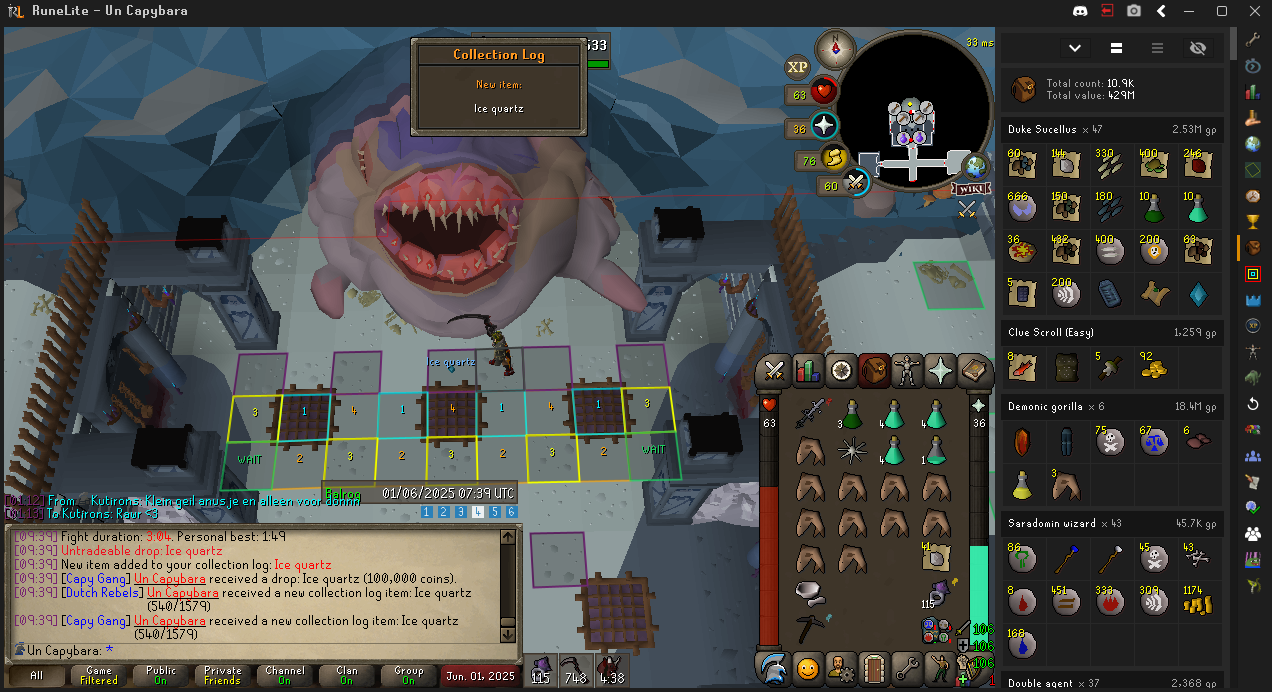Open the Worn Equipment tab

click(x=908, y=371)
